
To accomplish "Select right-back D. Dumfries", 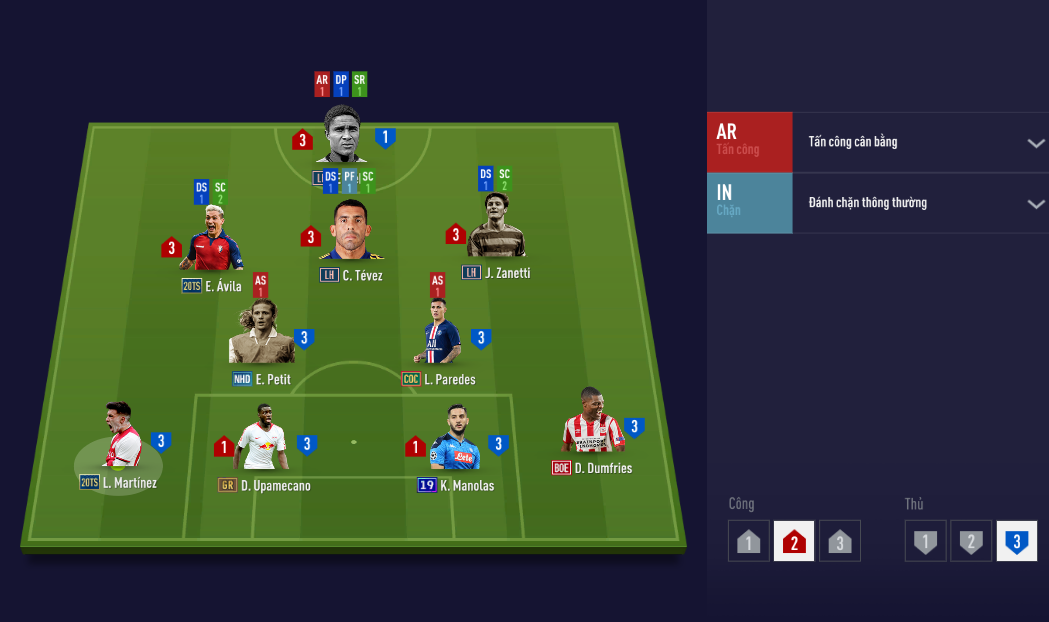I will pos(593,422).
